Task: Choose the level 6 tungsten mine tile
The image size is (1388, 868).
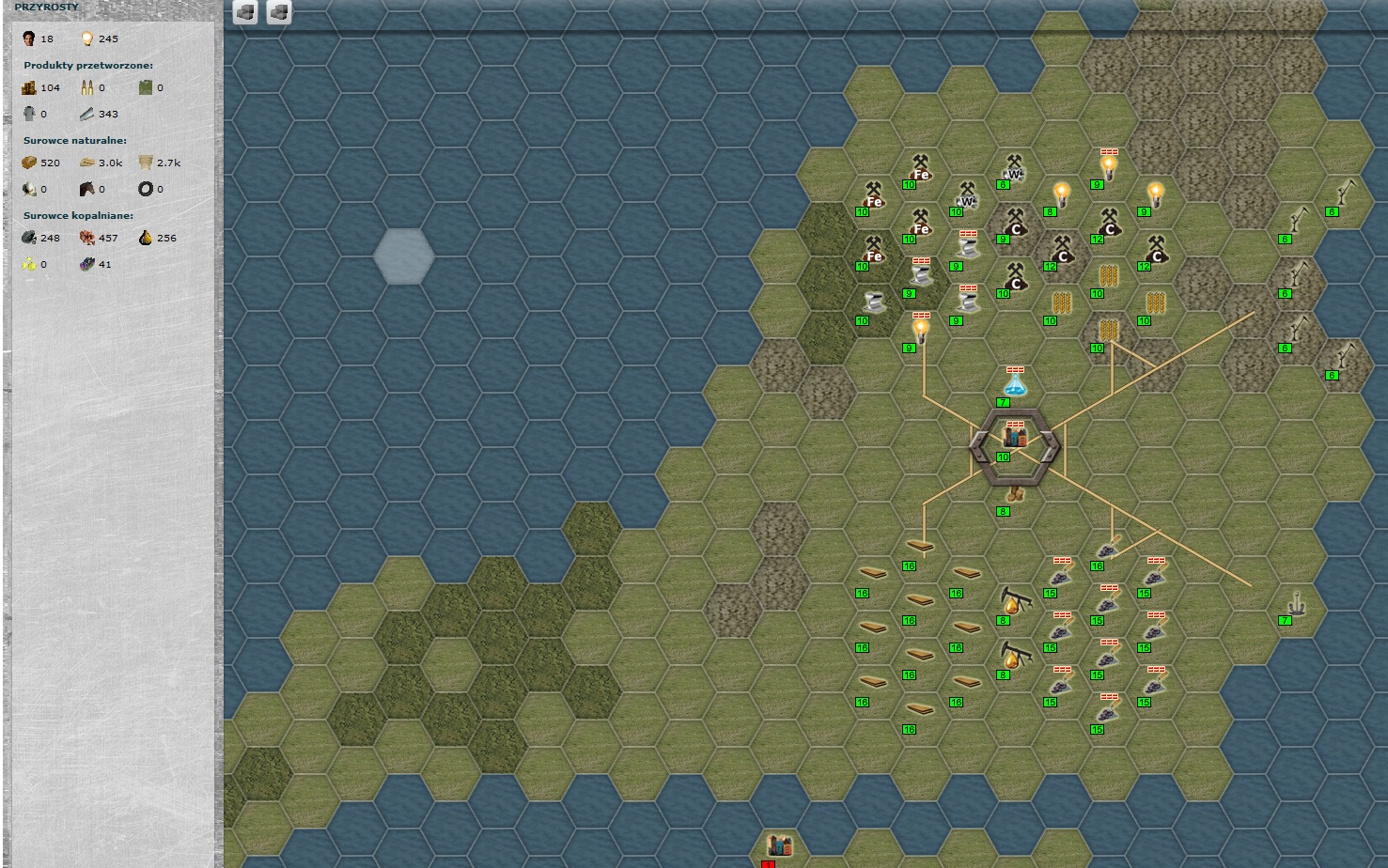Action: [1014, 169]
